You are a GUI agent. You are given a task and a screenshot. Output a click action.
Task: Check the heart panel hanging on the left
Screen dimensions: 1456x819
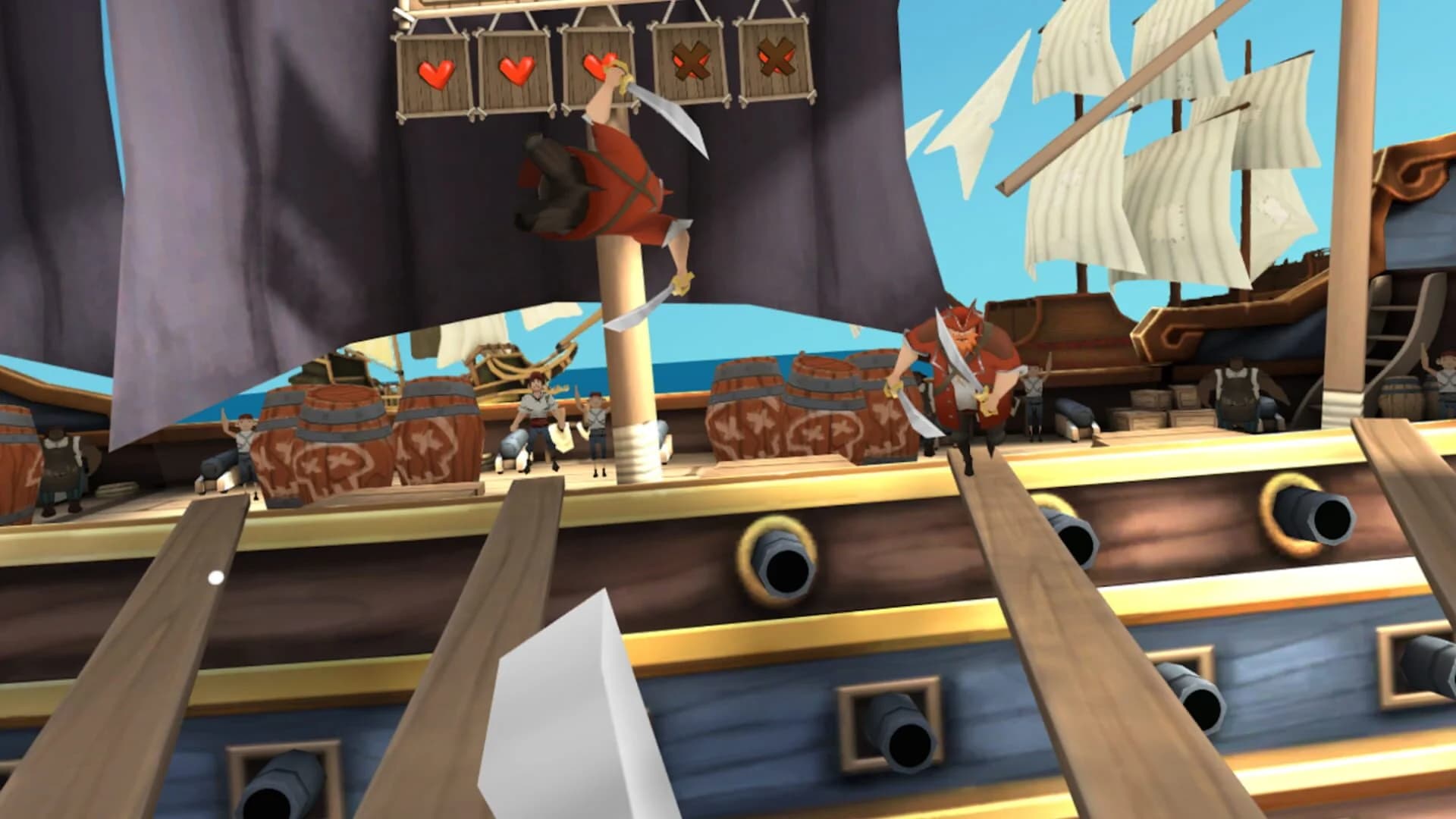435,74
